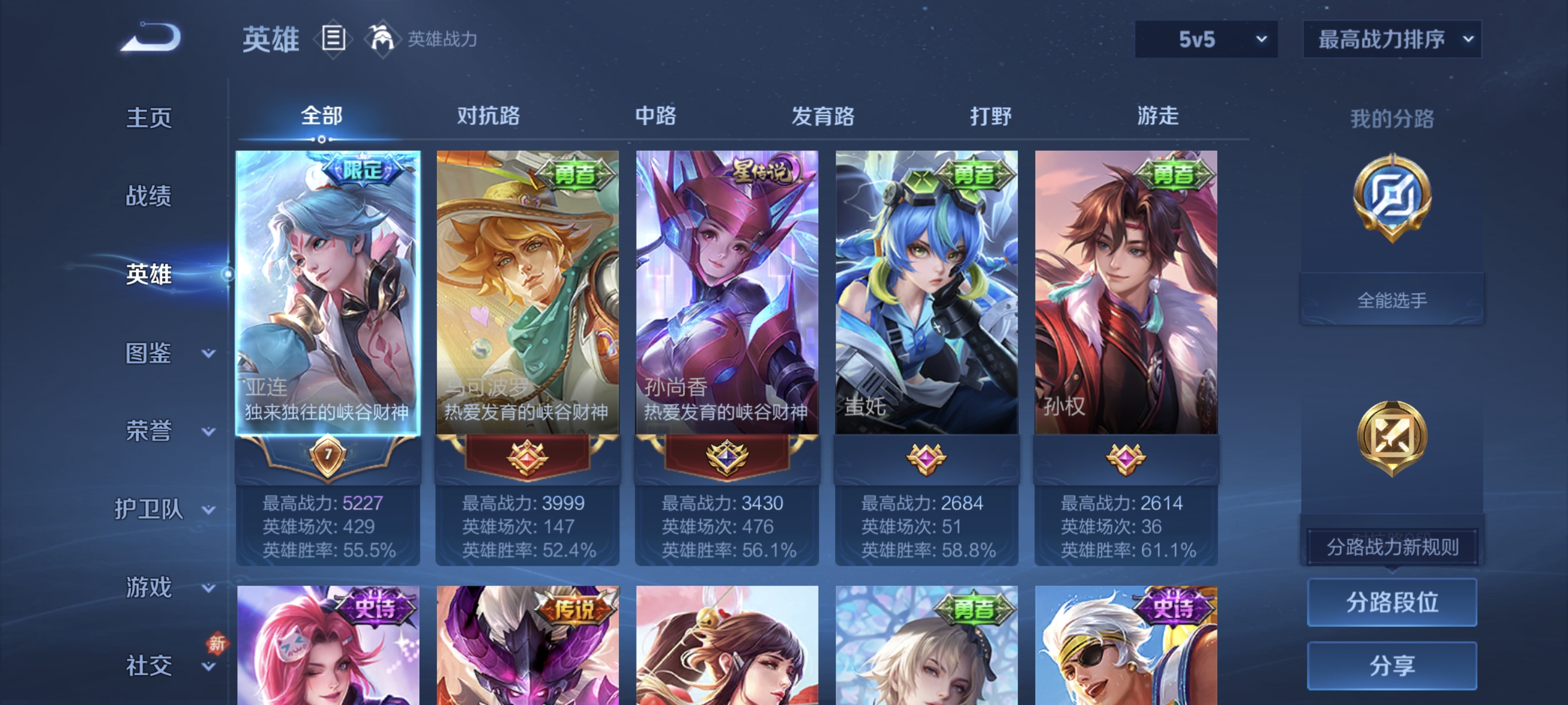Open the 打野 hero category
Screen dimensions: 1568x705
992,116
